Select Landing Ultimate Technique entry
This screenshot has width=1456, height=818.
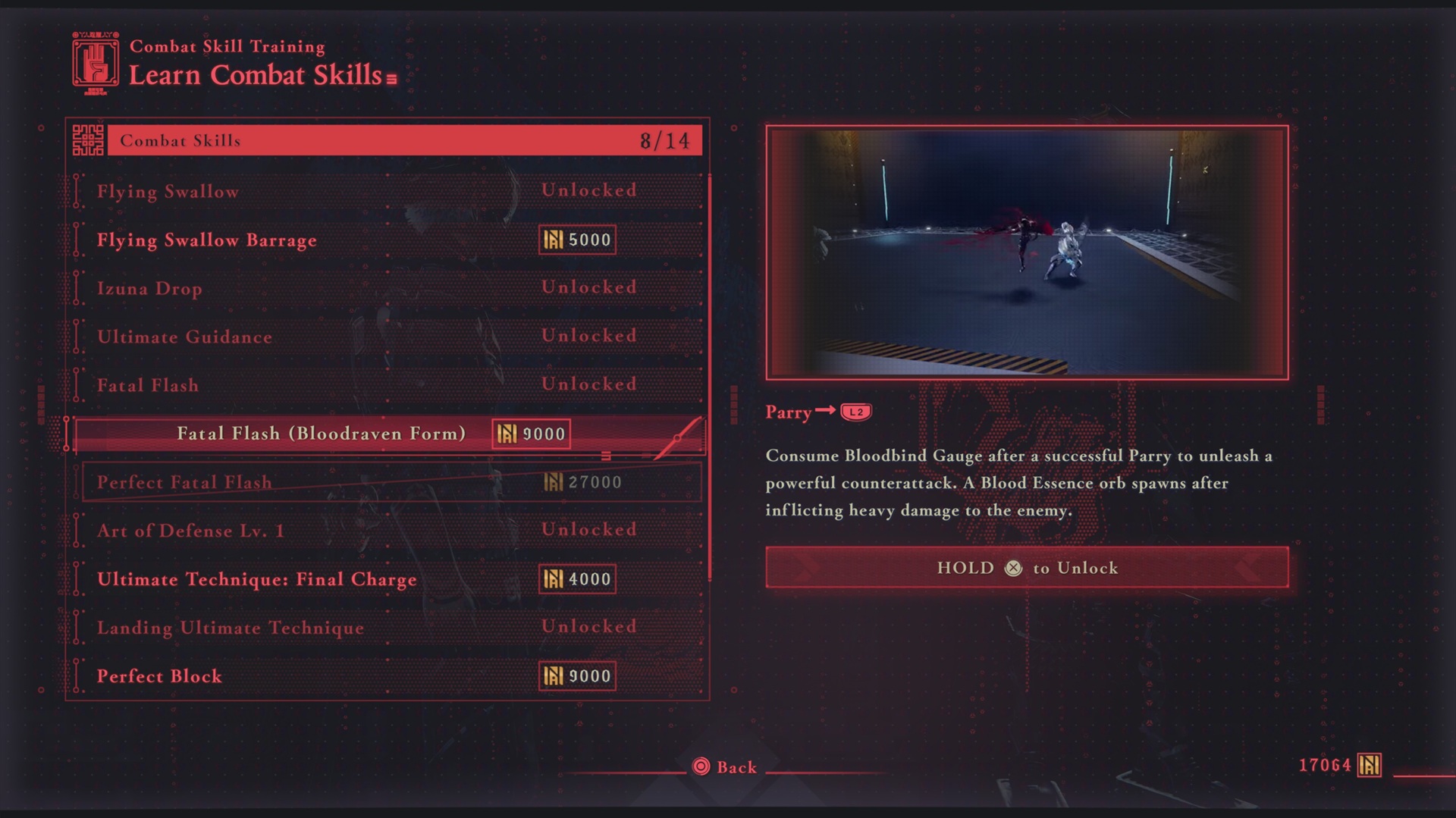(387, 628)
